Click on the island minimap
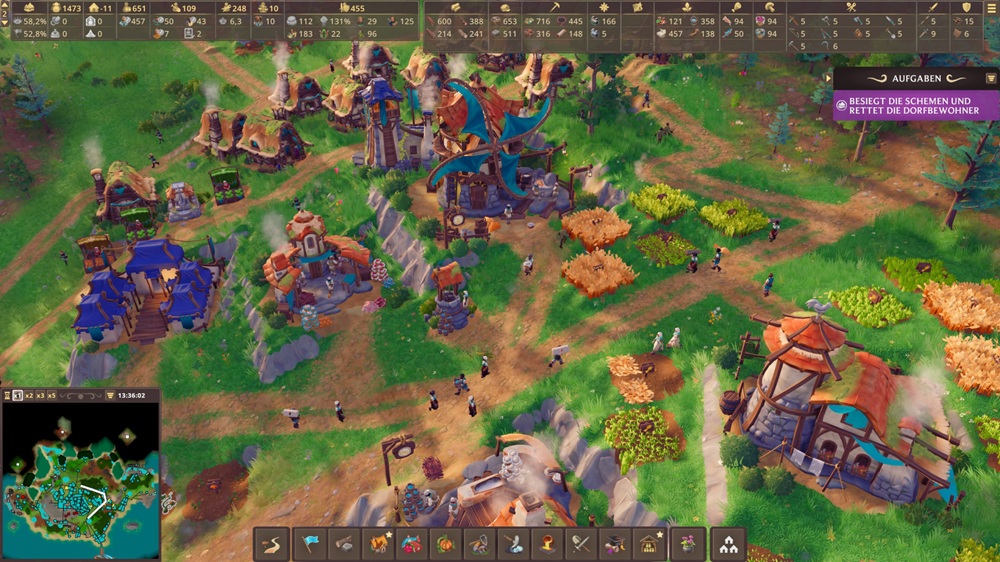Screen dimensions: 1000x562 click(81, 478)
